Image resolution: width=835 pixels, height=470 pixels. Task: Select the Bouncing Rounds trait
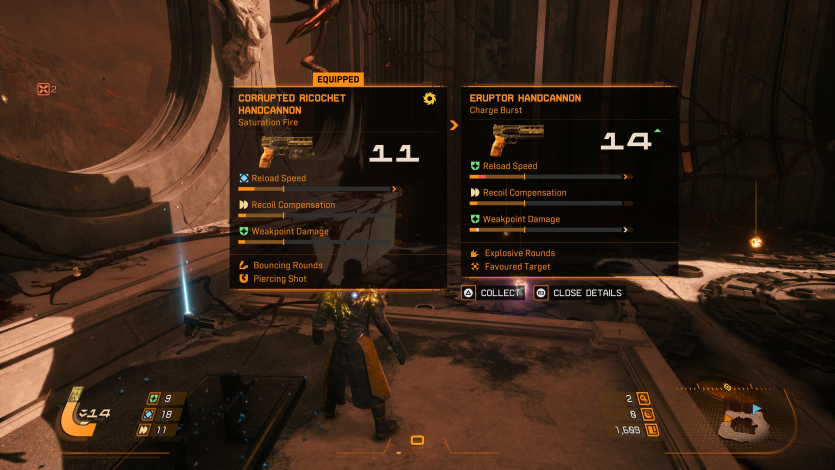[287, 265]
